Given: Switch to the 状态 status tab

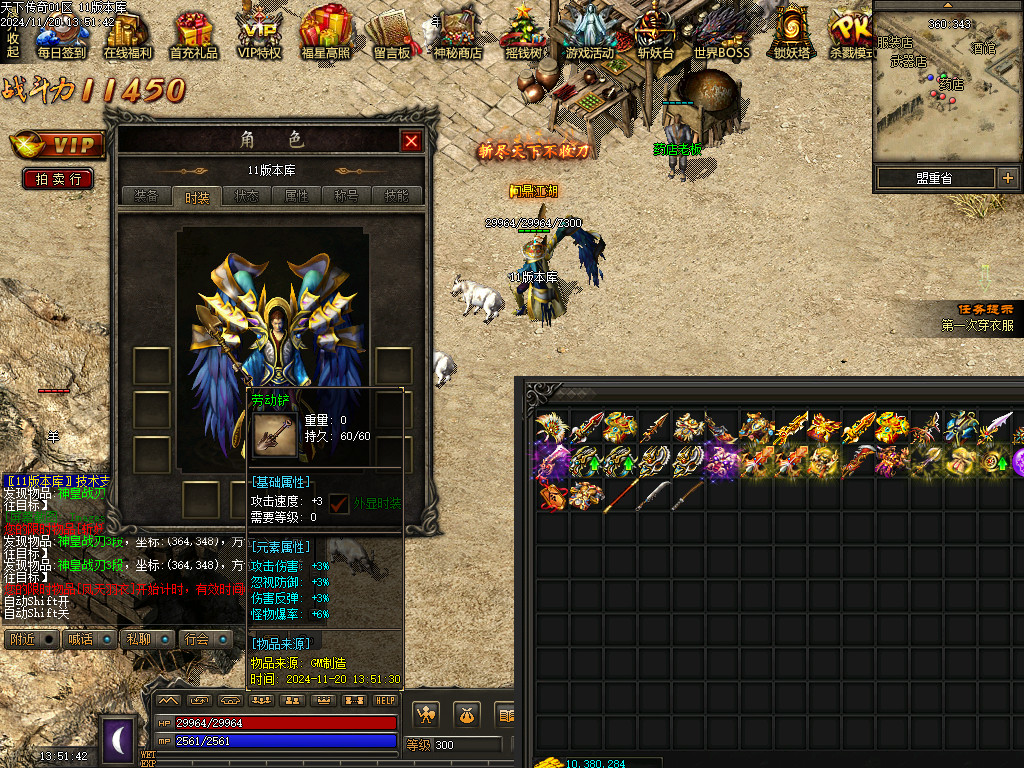Looking at the screenshot, I should [246, 196].
